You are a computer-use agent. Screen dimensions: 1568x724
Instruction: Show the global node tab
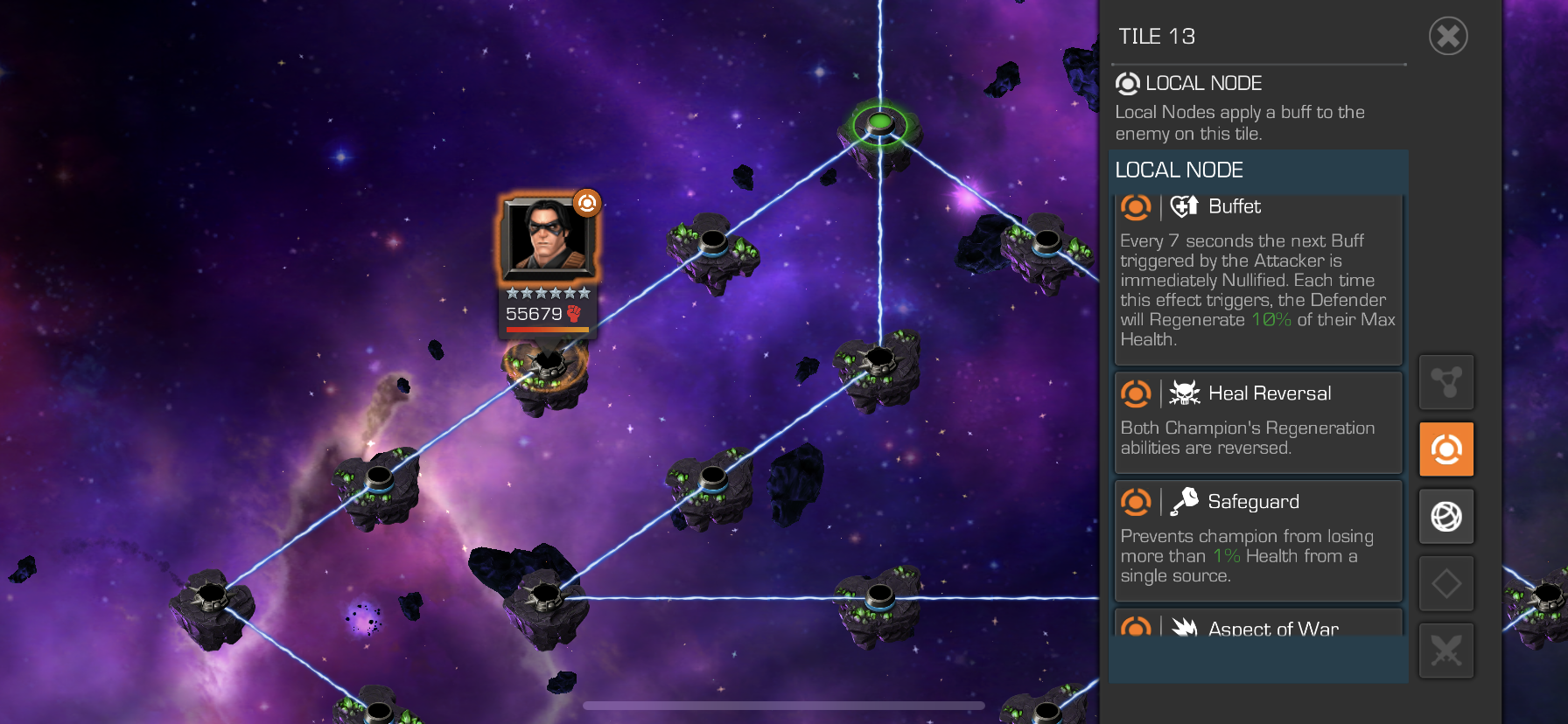(x=1446, y=517)
